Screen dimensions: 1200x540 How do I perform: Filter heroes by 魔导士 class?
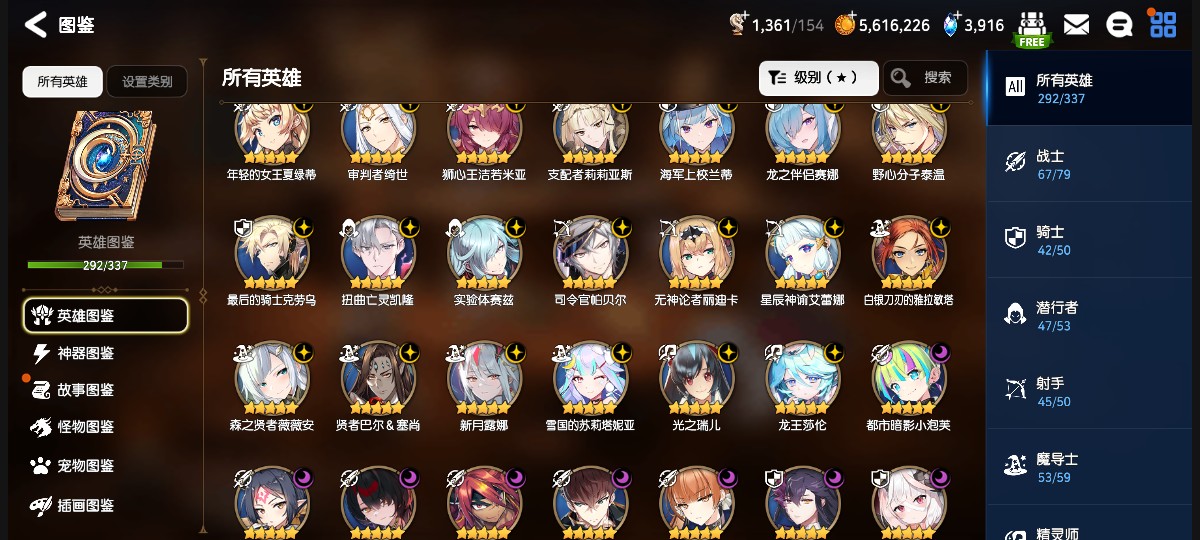click(x=1090, y=468)
